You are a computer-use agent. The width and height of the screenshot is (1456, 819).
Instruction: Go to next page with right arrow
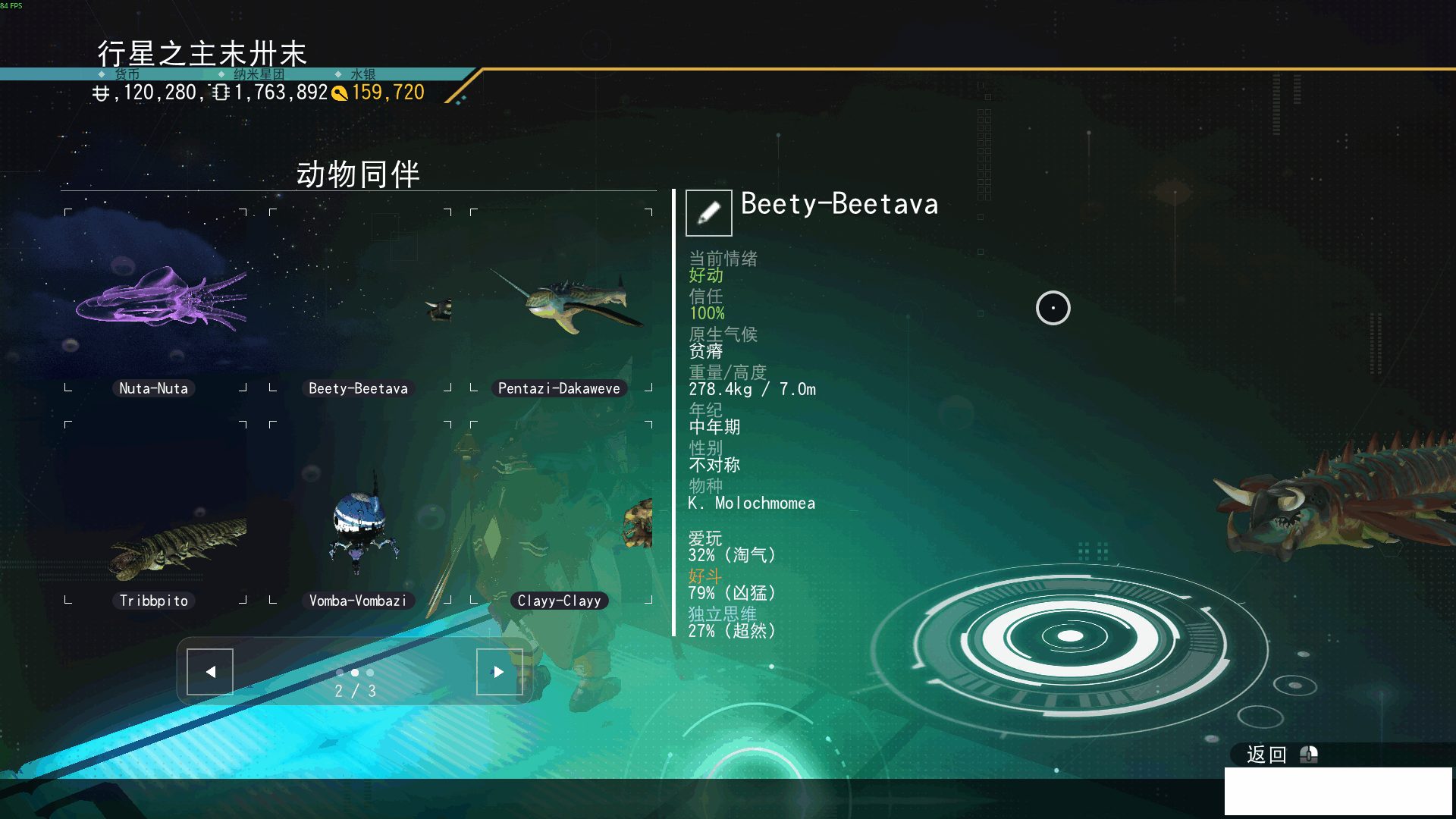[499, 671]
